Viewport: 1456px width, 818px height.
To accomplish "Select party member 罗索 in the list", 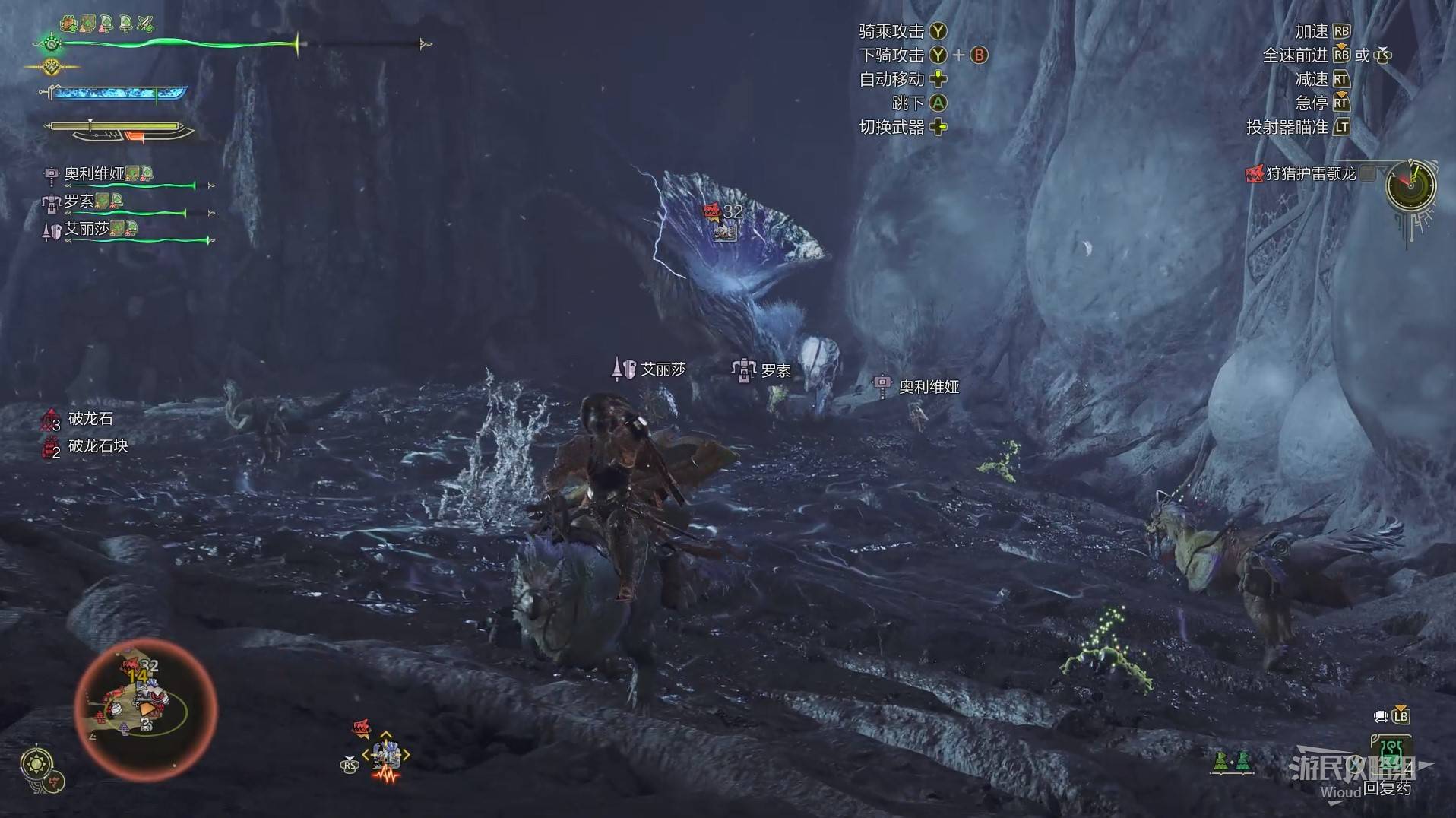I will click(79, 201).
